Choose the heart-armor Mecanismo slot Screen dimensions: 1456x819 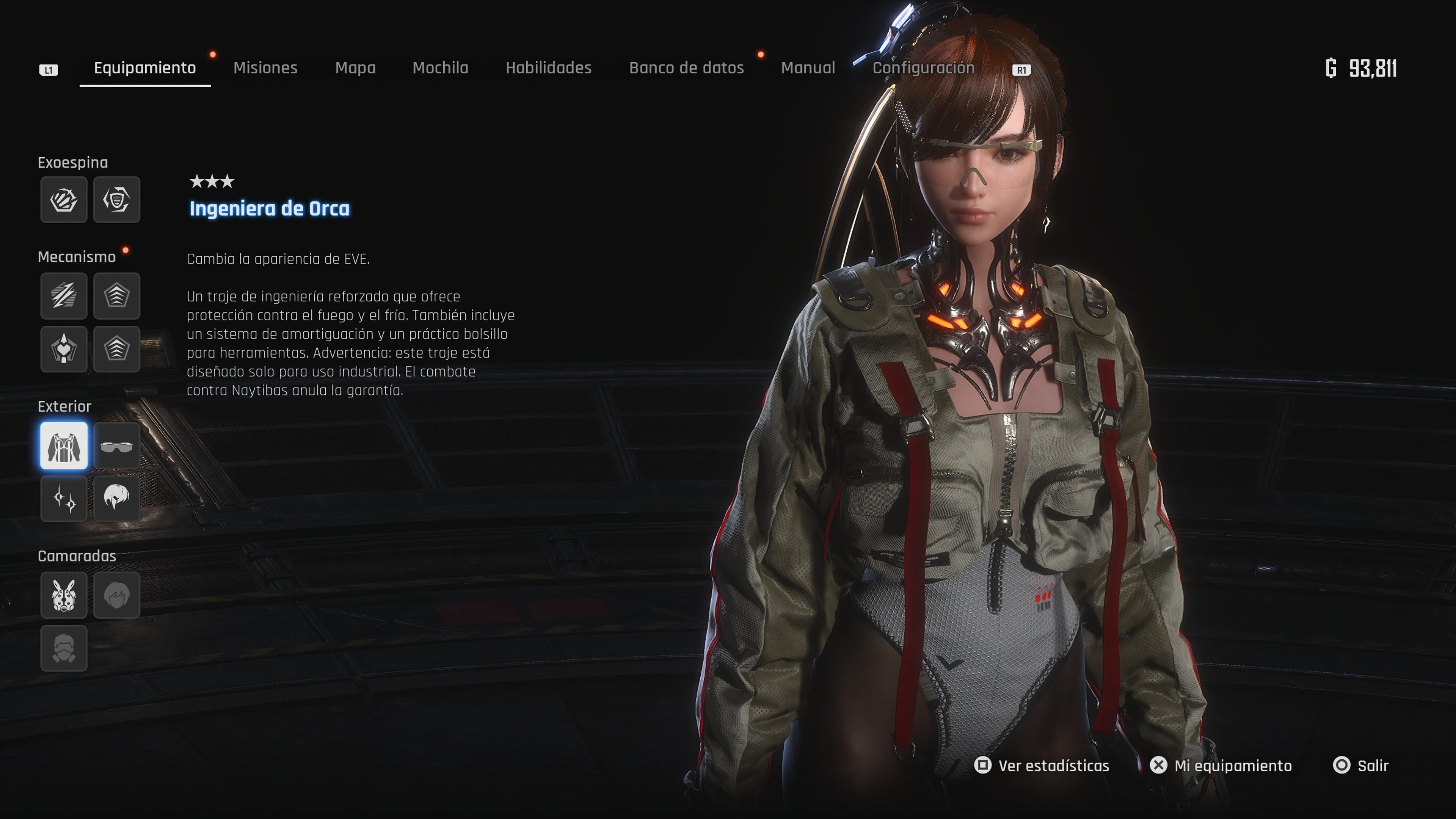64,349
